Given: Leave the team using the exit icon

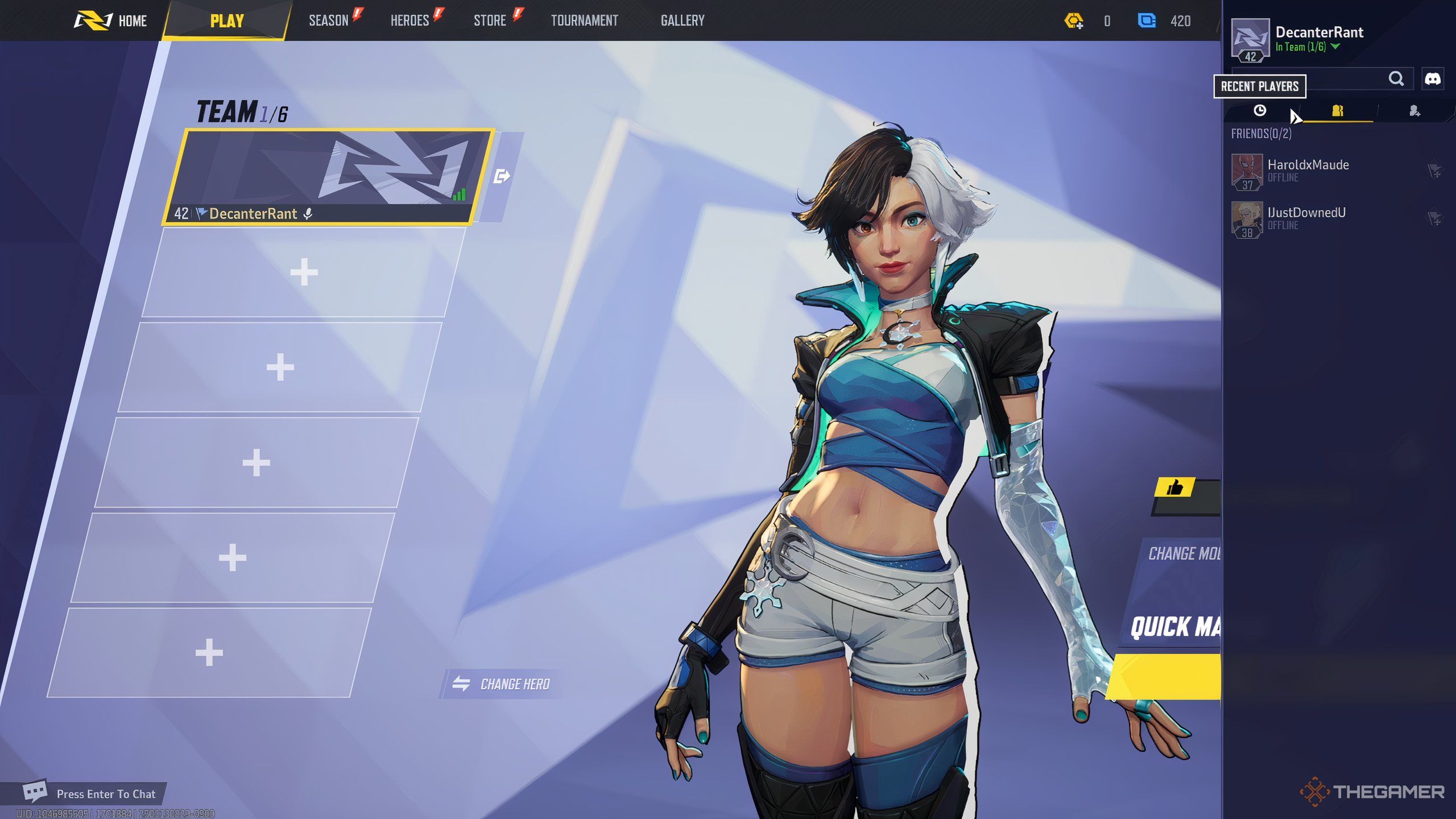Looking at the screenshot, I should (502, 176).
